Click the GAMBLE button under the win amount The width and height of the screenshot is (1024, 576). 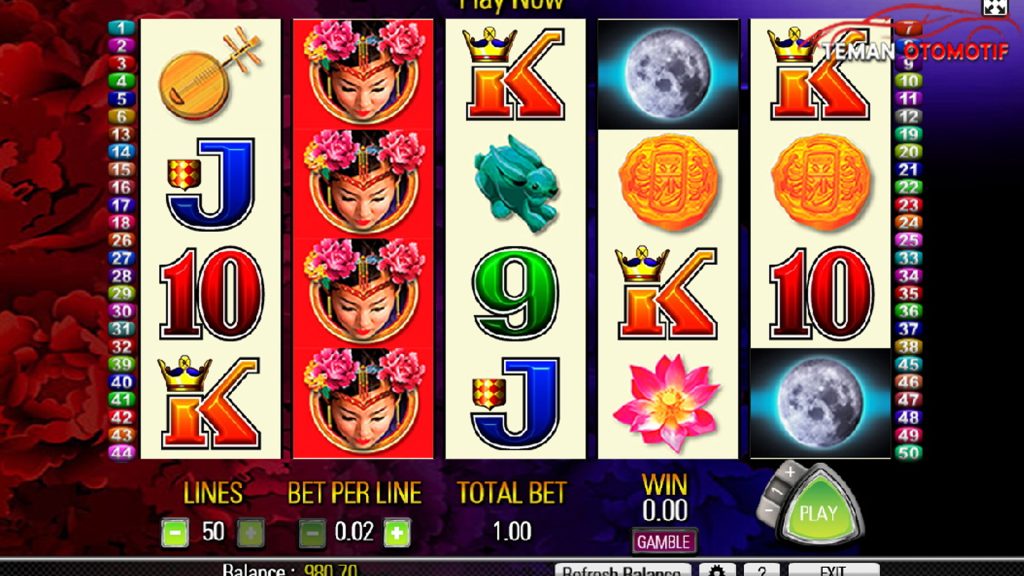[664, 541]
